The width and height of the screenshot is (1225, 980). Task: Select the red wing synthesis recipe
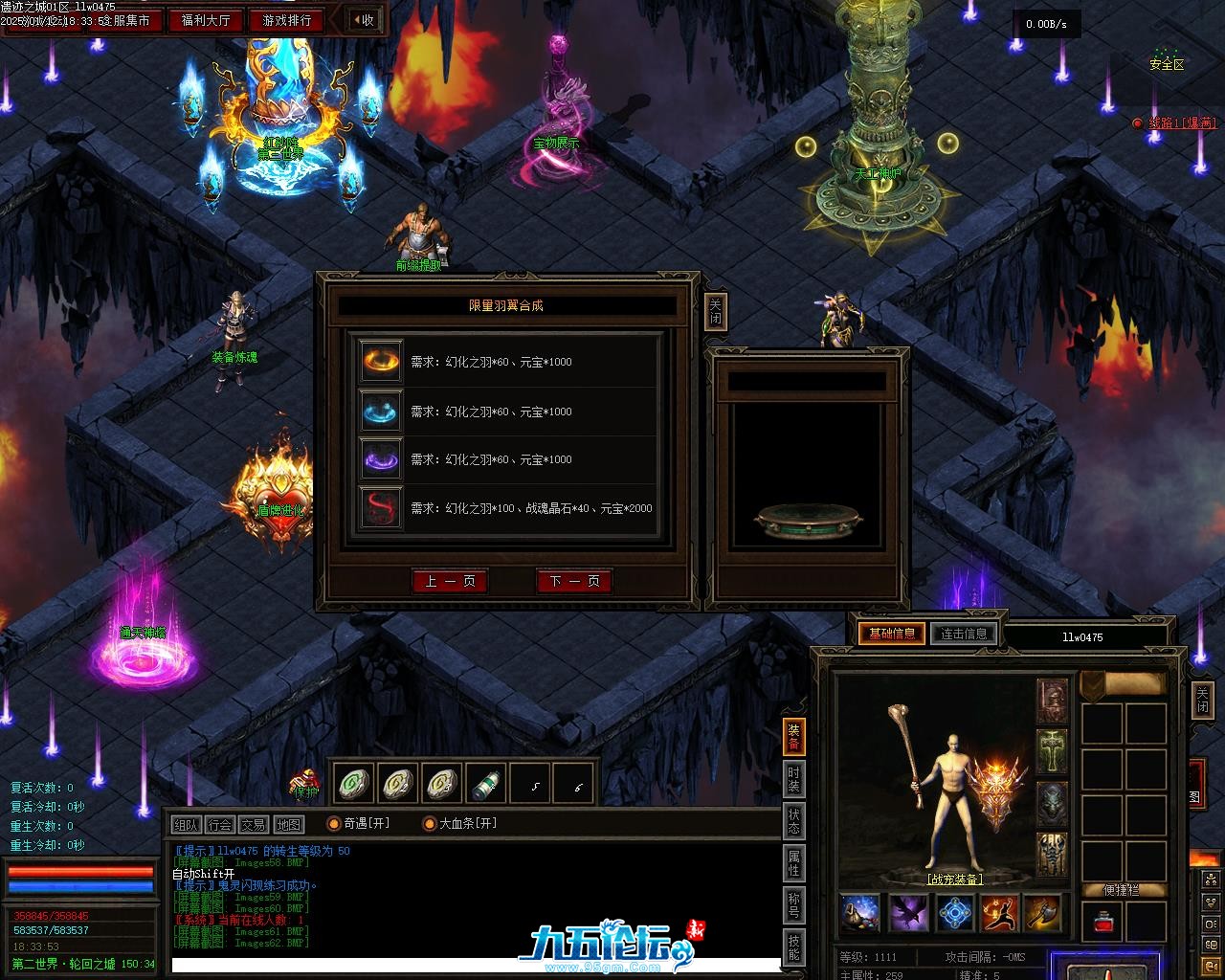pos(381,508)
